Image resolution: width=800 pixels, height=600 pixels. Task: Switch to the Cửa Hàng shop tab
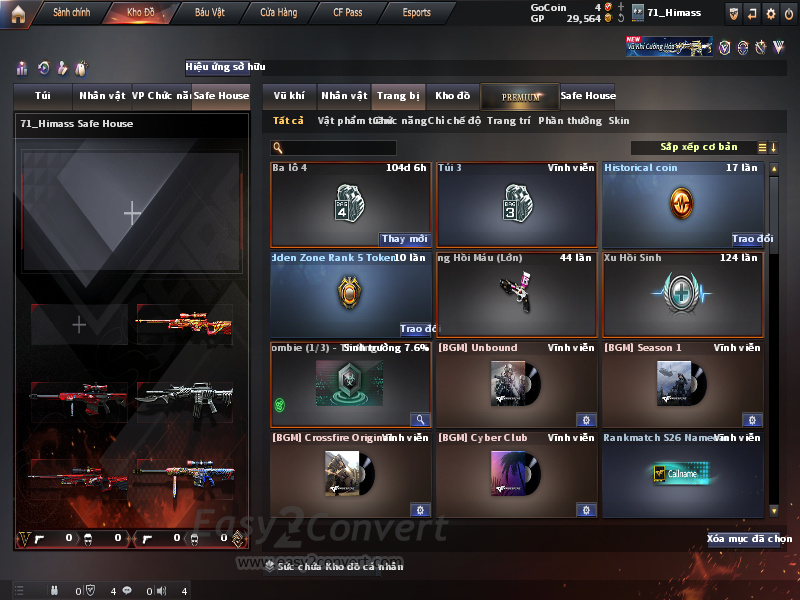pyautogui.click(x=278, y=13)
